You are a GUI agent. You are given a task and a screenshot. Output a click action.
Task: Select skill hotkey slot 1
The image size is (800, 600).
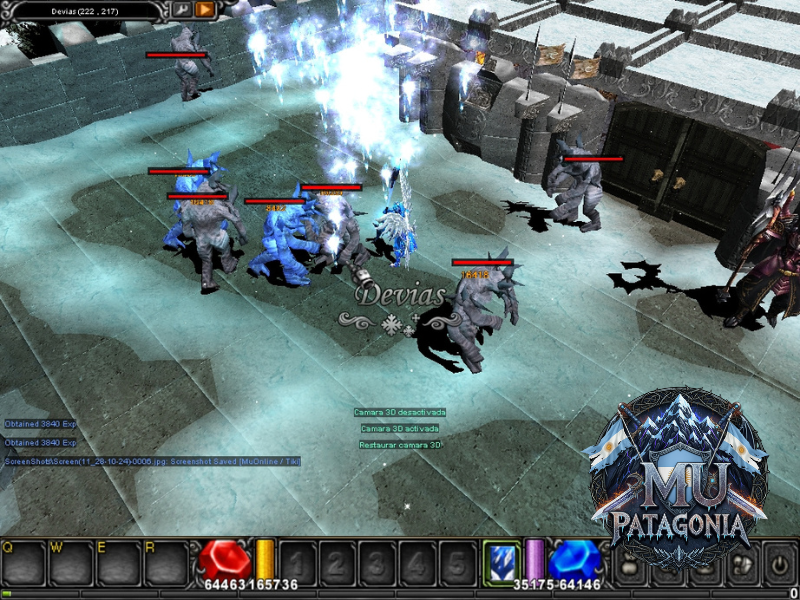[296, 563]
